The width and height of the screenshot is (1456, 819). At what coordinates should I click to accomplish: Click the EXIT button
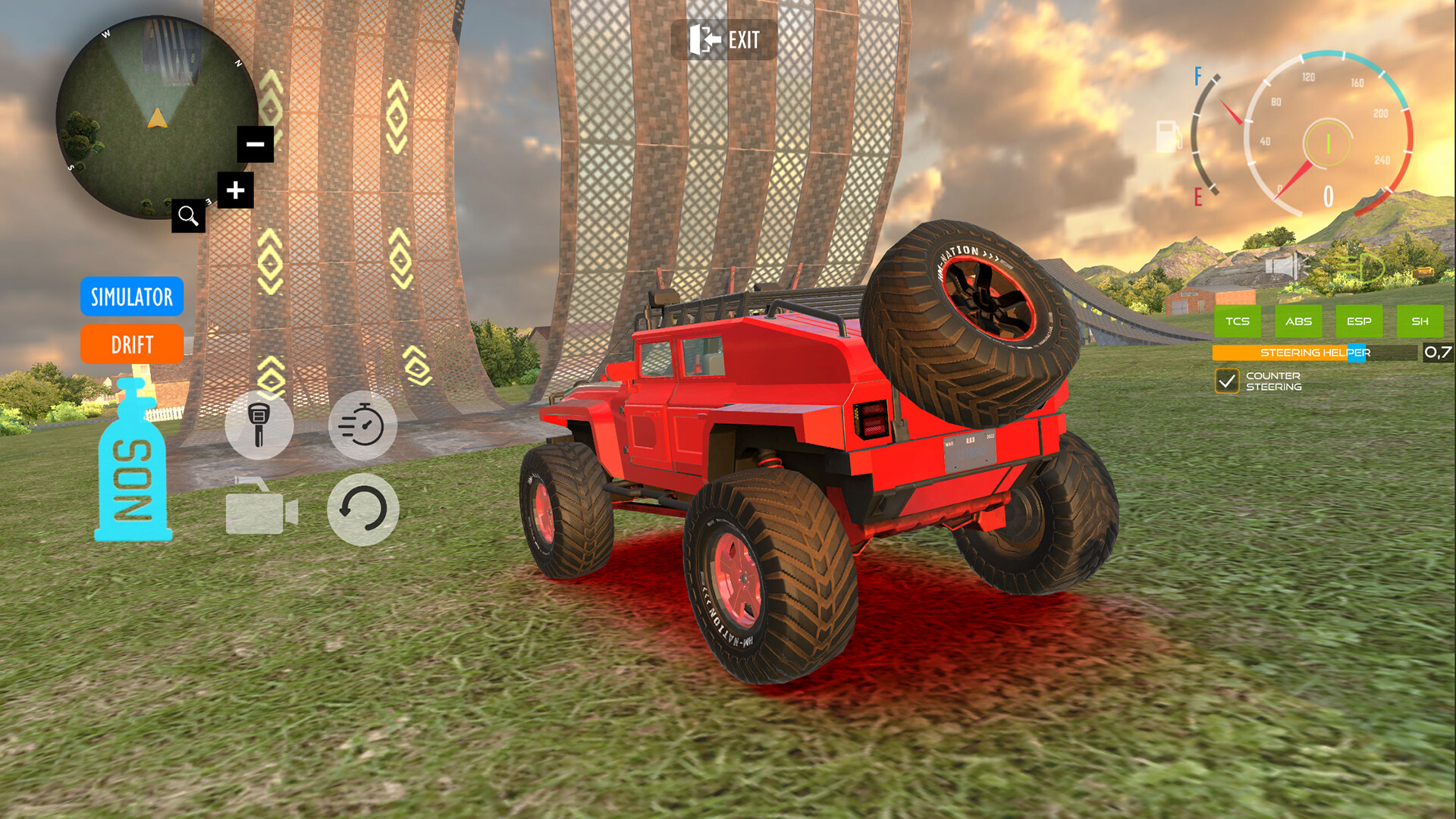click(724, 39)
